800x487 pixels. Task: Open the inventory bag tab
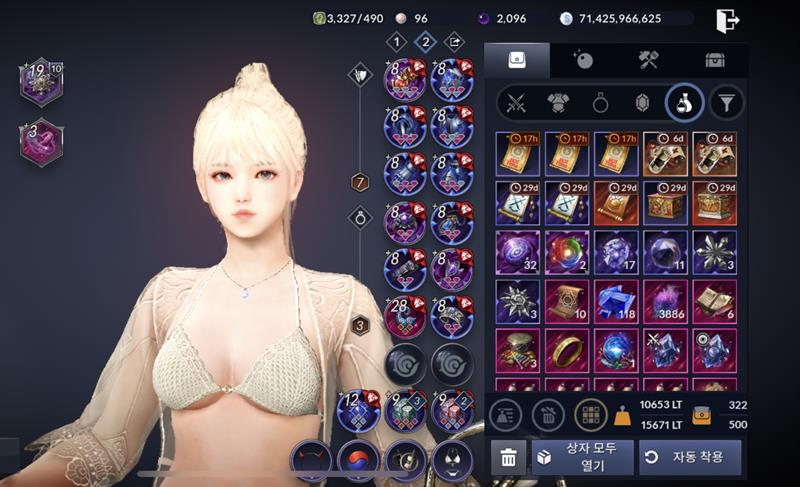click(517, 60)
